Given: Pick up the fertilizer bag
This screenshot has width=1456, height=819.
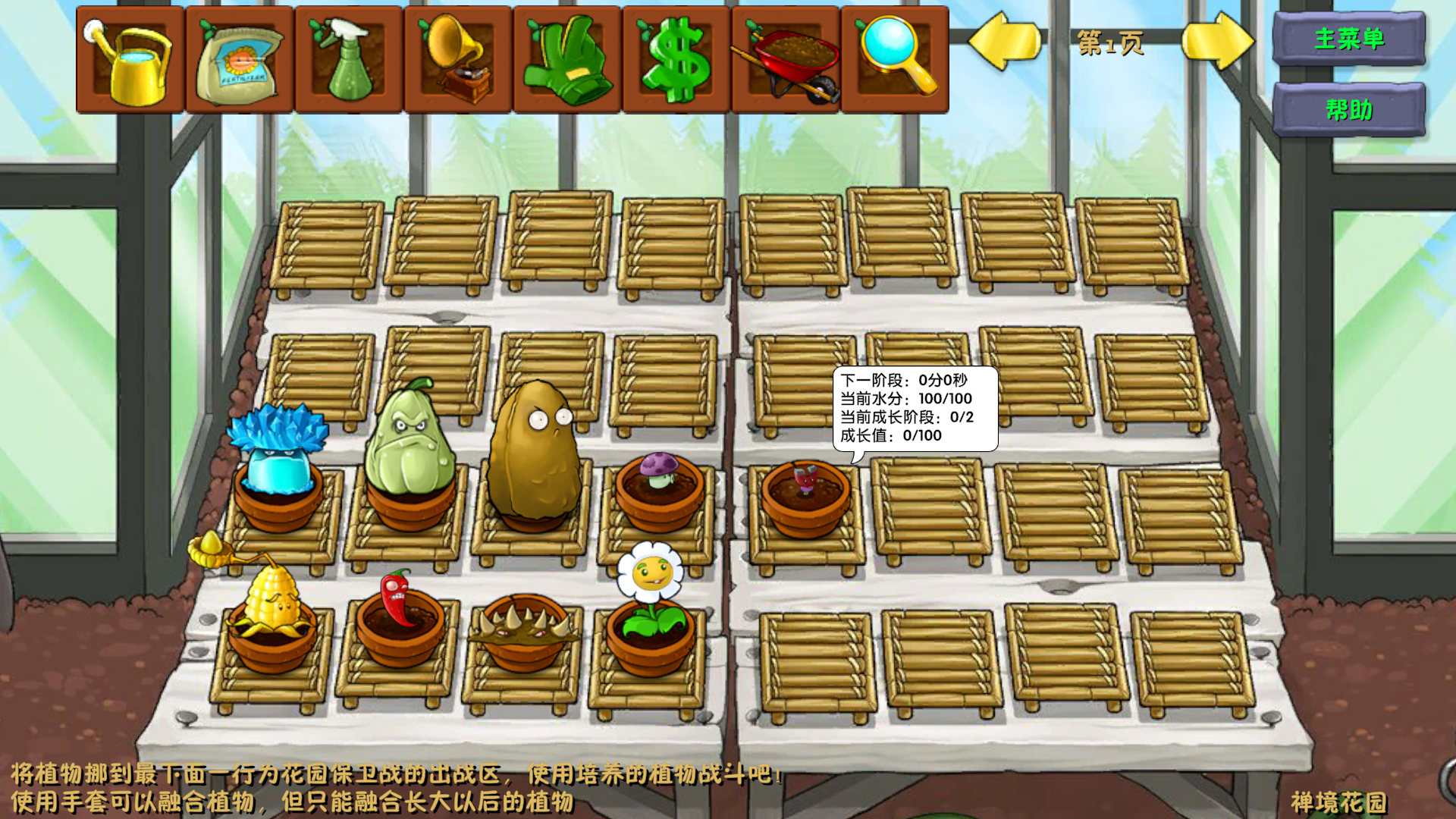Looking at the screenshot, I should tap(240, 61).
